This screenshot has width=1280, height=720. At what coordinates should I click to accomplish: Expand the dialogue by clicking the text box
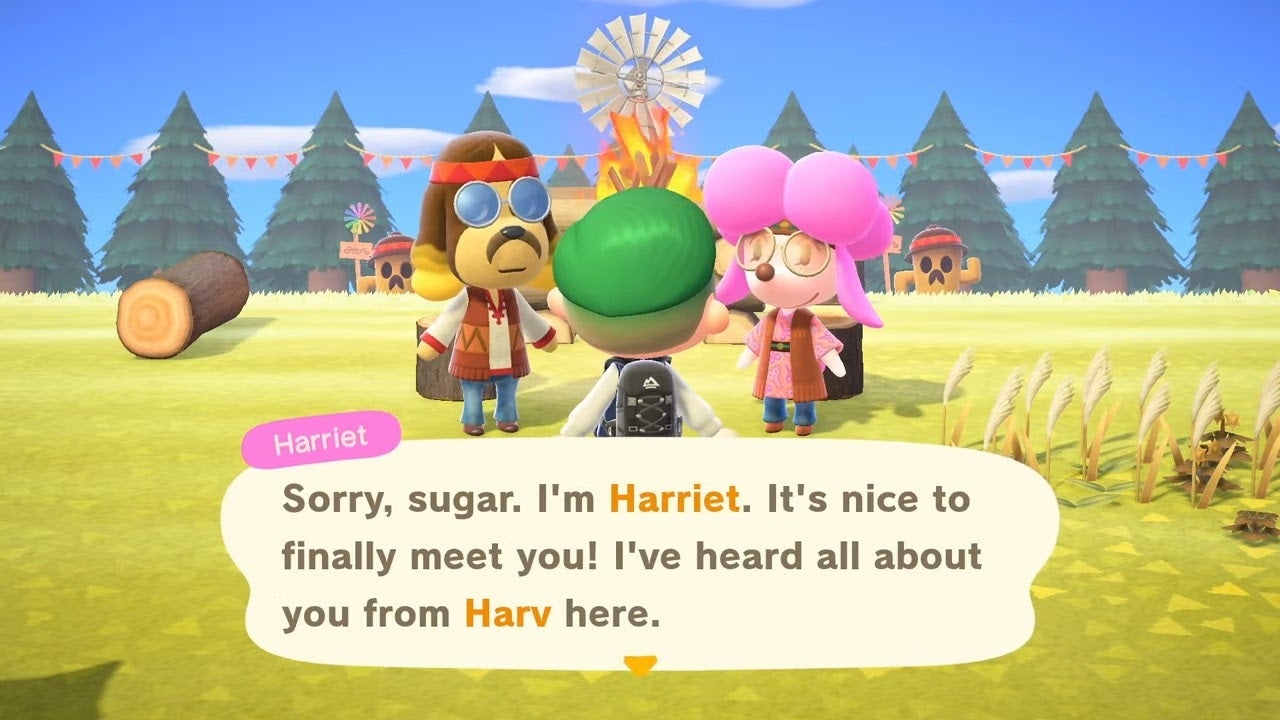[640, 555]
